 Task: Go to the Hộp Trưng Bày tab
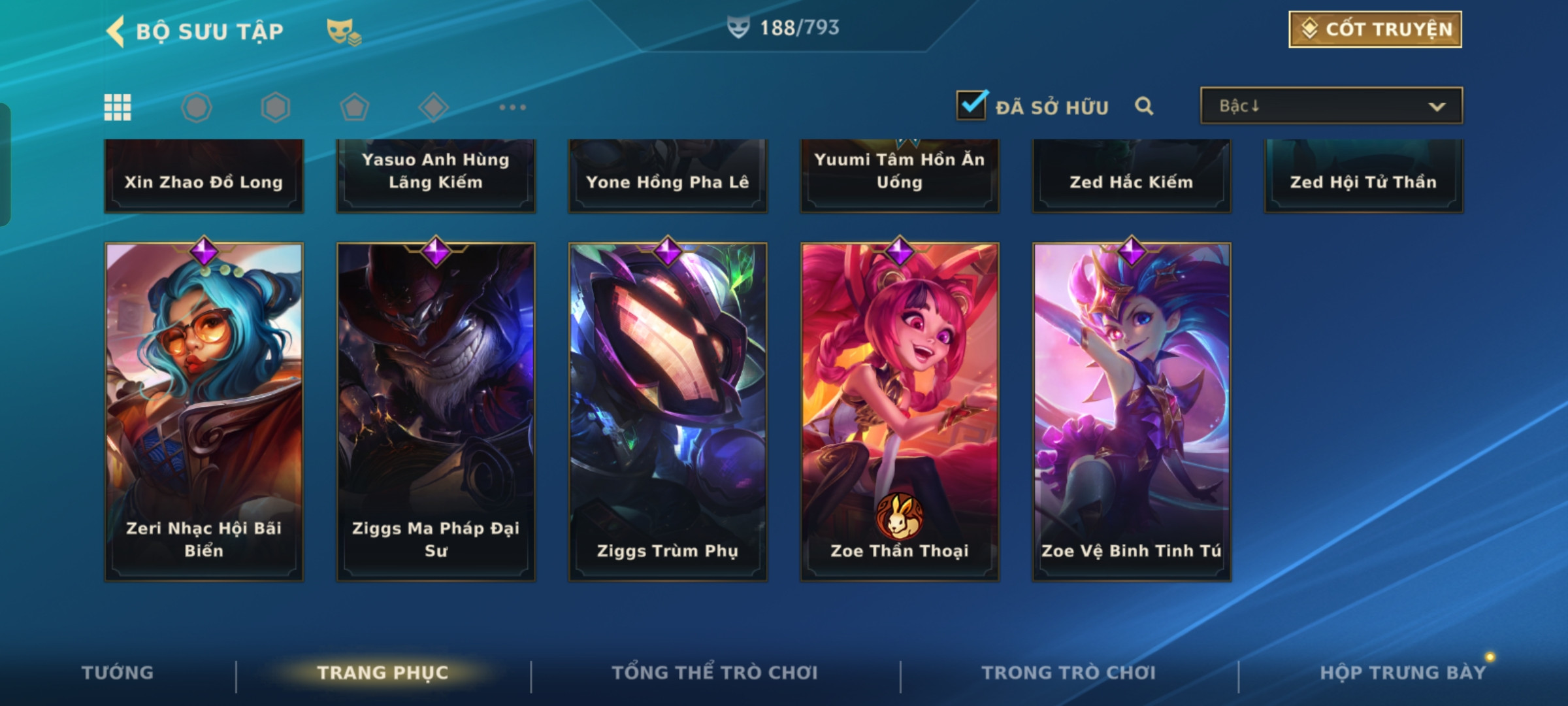[1403, 673]
